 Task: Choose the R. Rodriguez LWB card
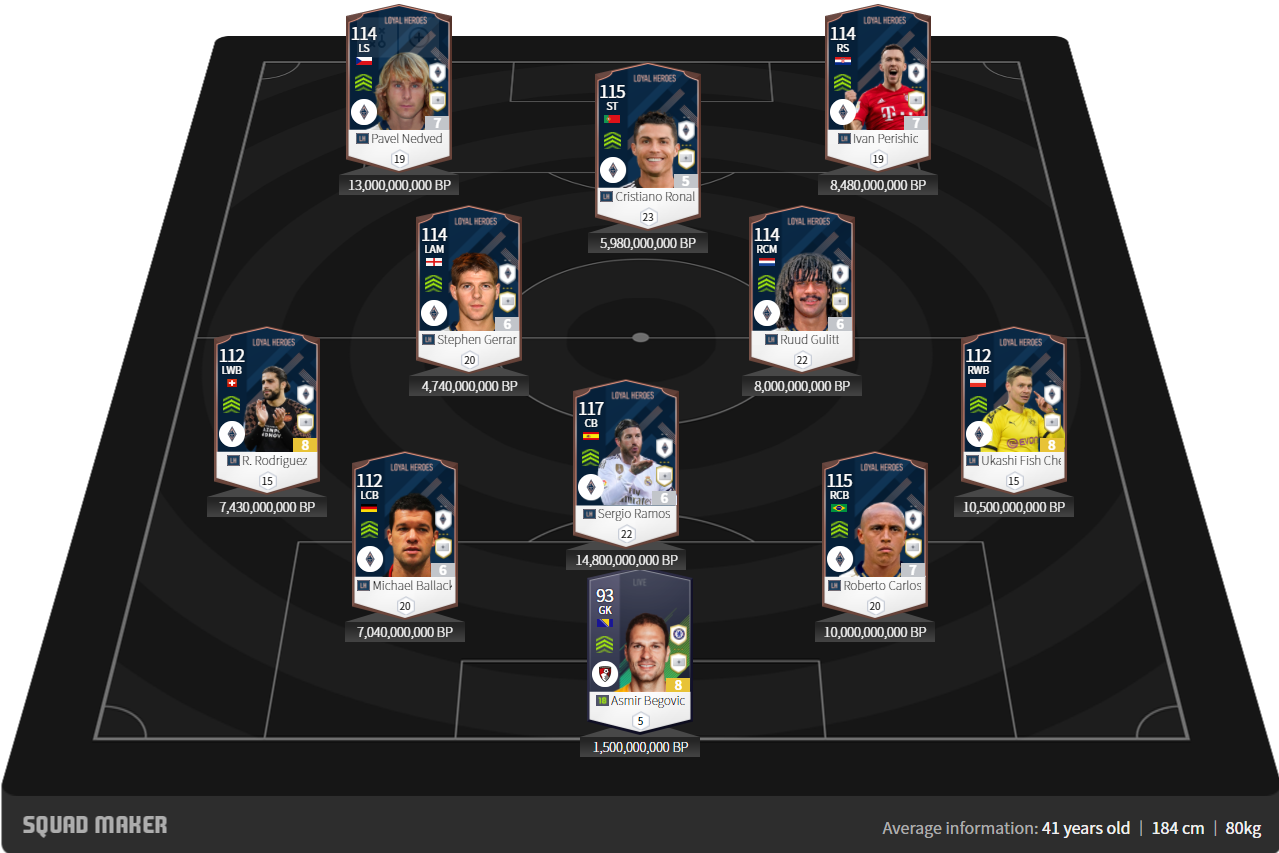point(267,407)
